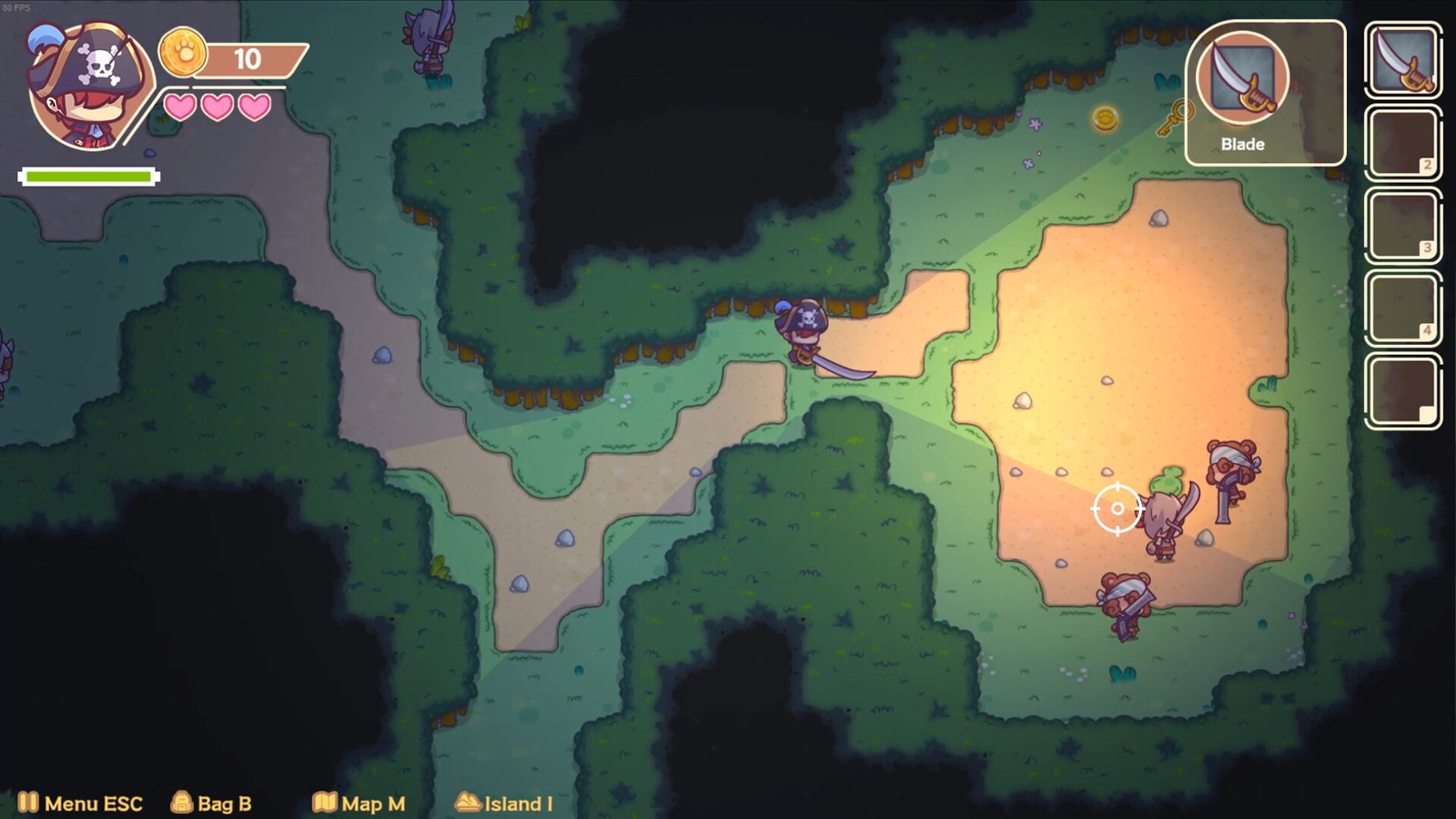Show the Map
This screenshot has height=819, width=1456.
pyautogui.click(x=359, y=803)
